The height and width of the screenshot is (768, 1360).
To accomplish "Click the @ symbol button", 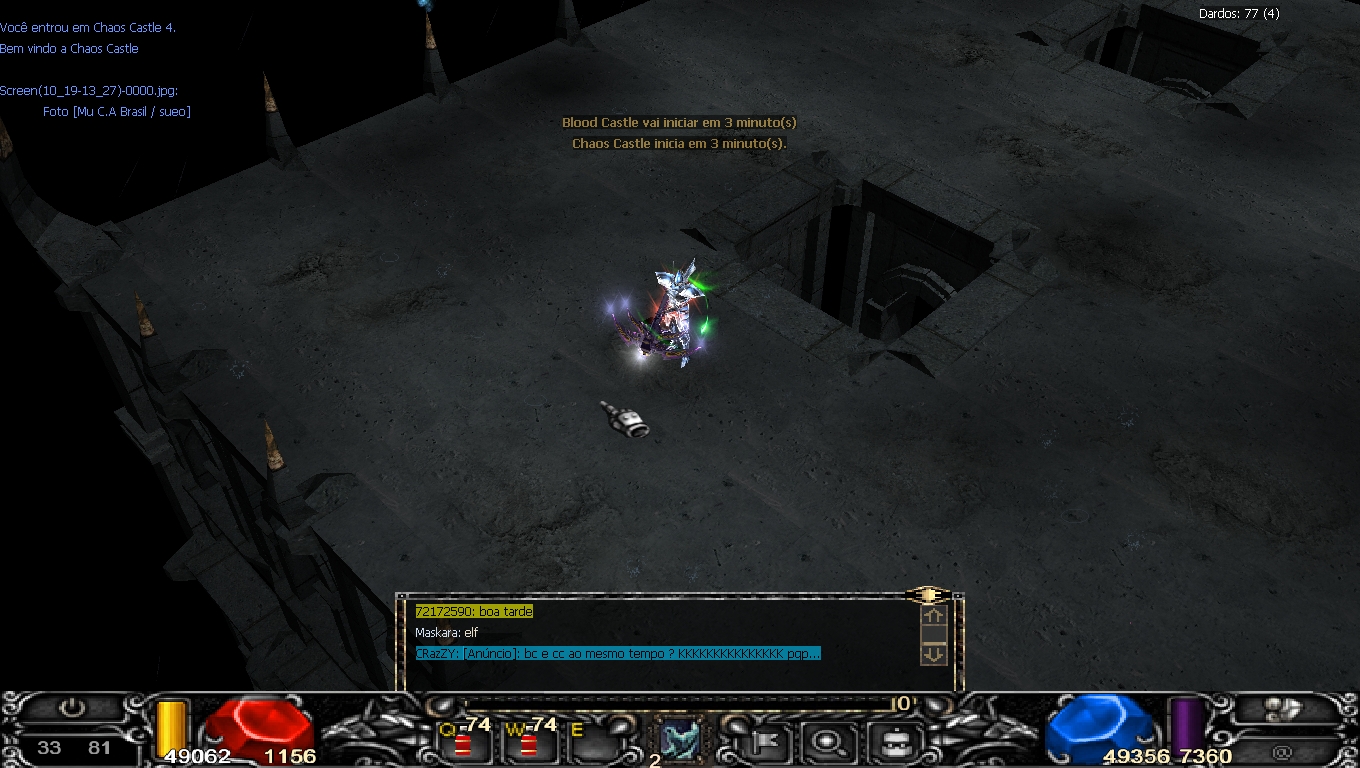I will click(1282, 752).
